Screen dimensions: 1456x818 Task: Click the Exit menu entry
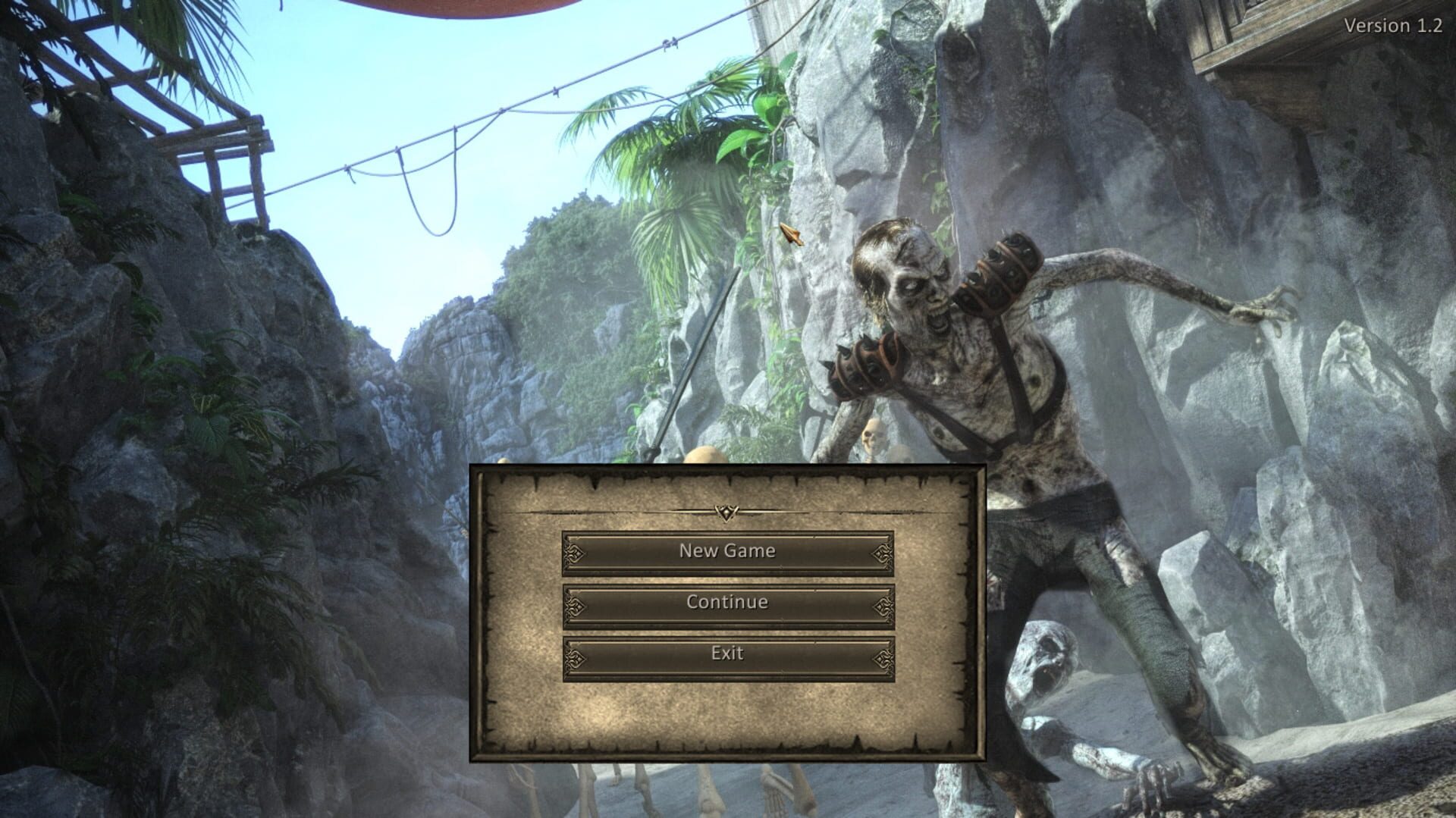click(x=726, y=653)
